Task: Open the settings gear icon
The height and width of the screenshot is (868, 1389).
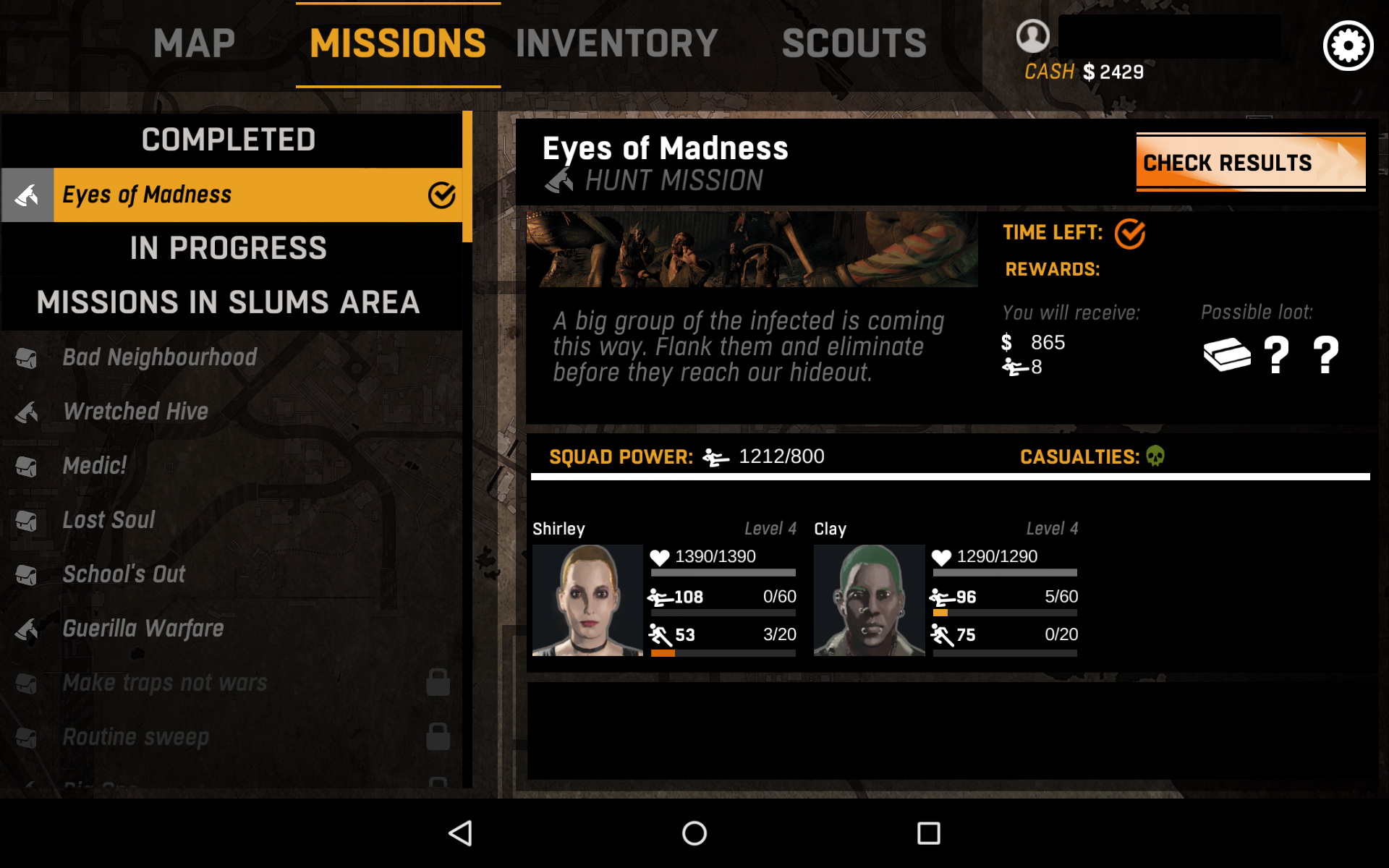Action: point(1348,46)
